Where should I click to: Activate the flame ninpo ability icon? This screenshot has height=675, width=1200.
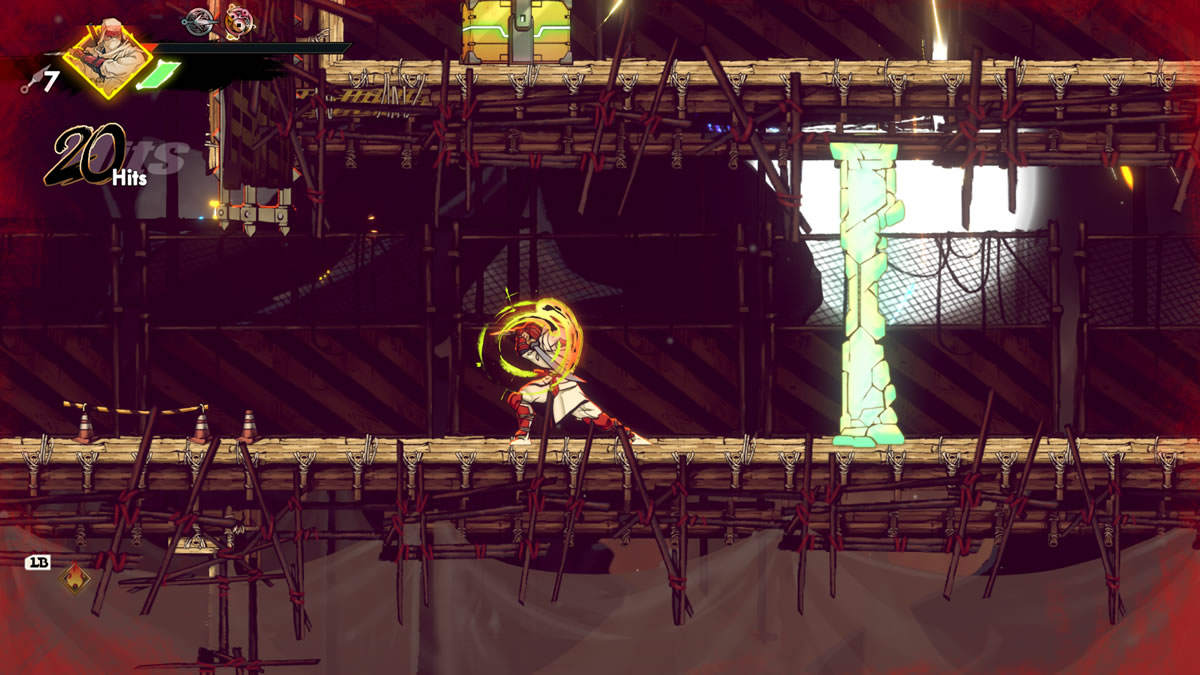pyautogui.click(x=74, y=577)
